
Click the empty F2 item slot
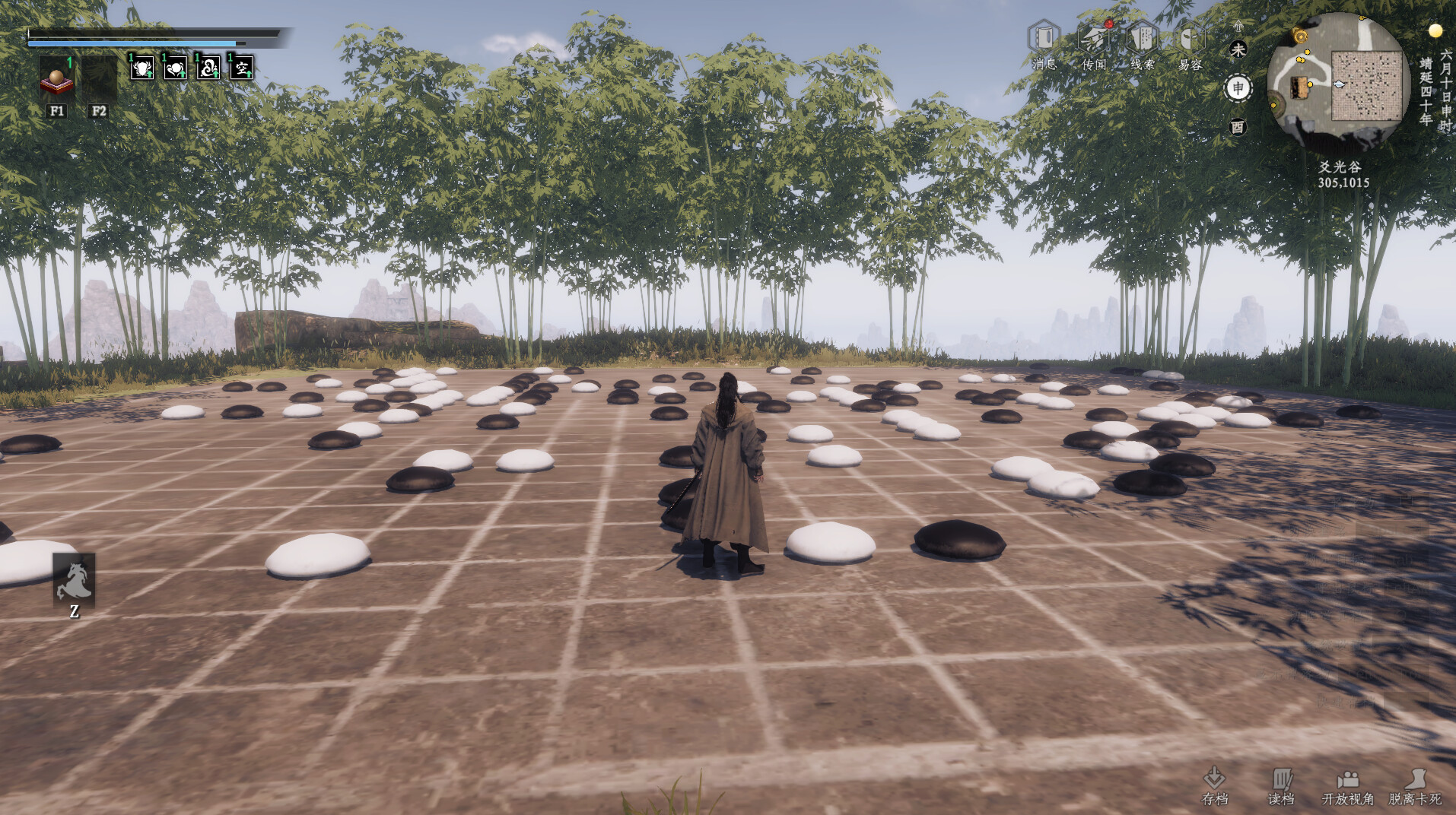click(x=99, y=80)
